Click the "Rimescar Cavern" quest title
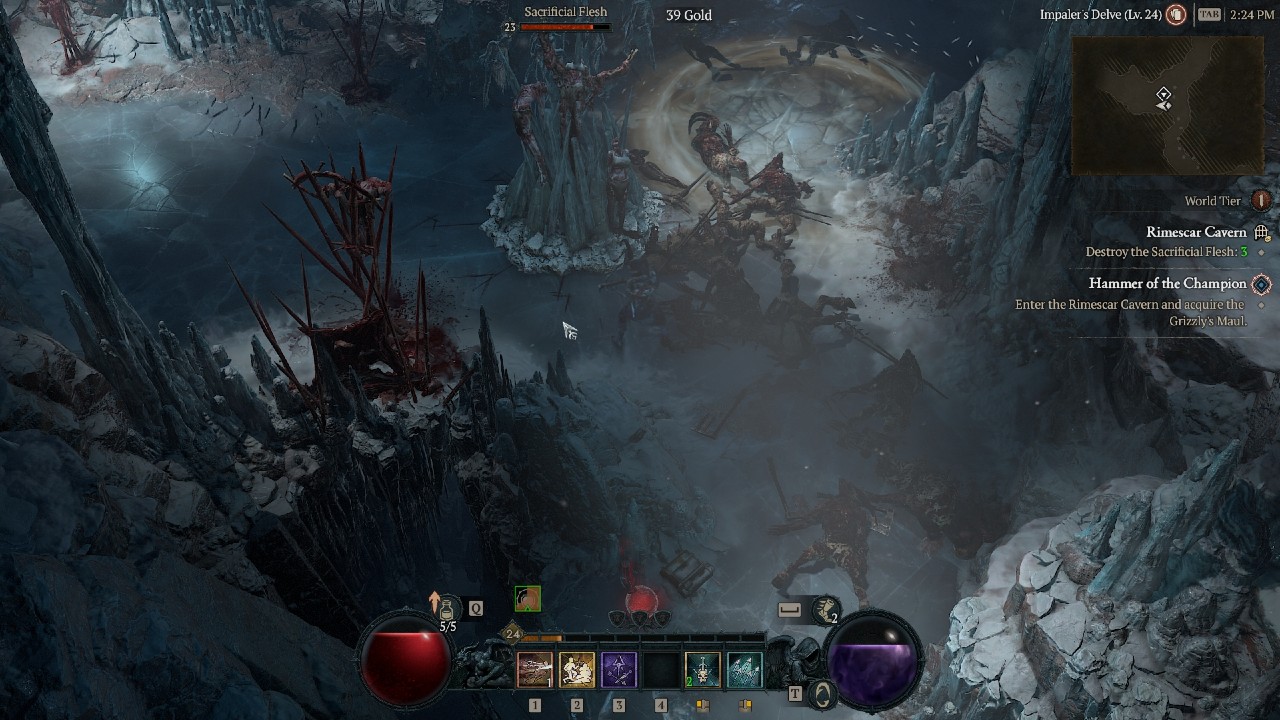 1196,231
